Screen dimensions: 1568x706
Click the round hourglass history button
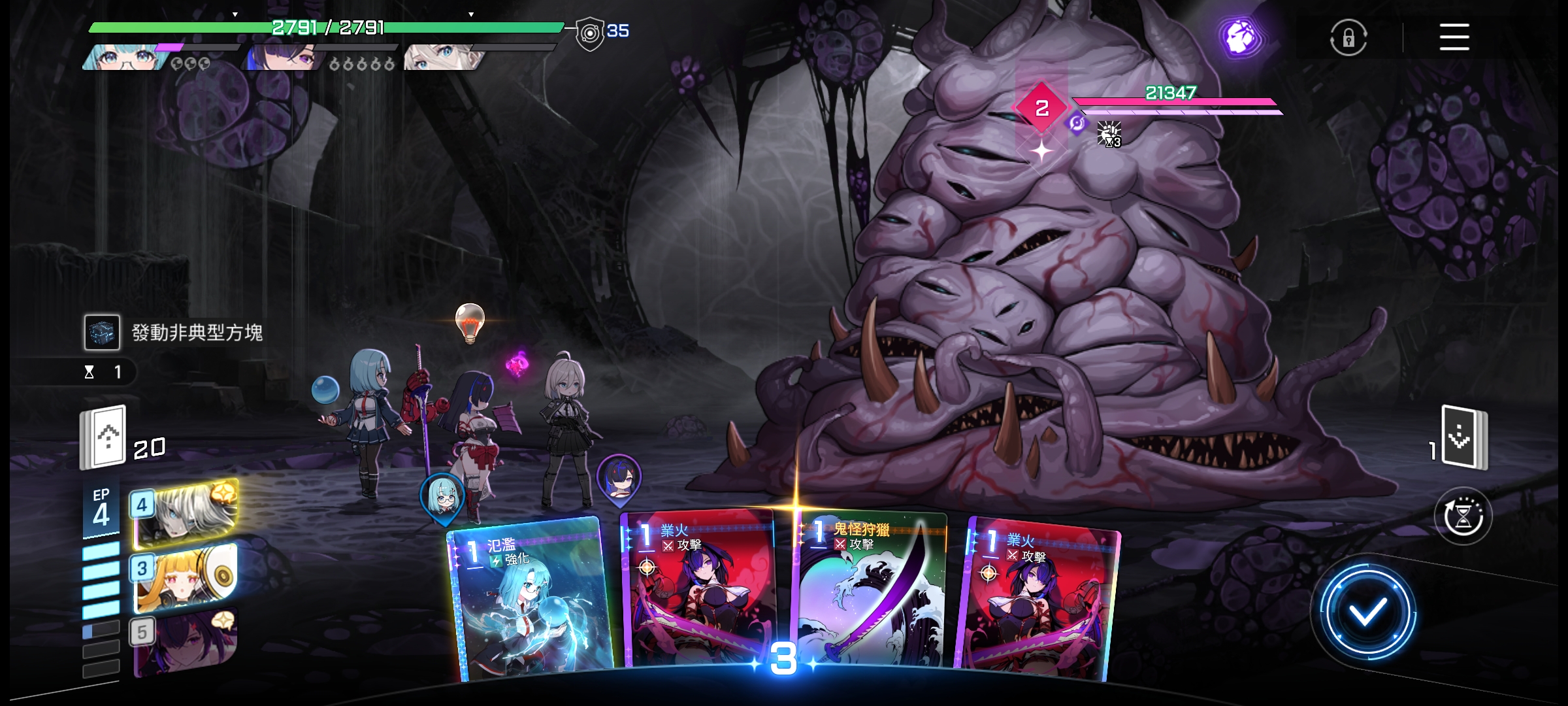point(1463,516)
